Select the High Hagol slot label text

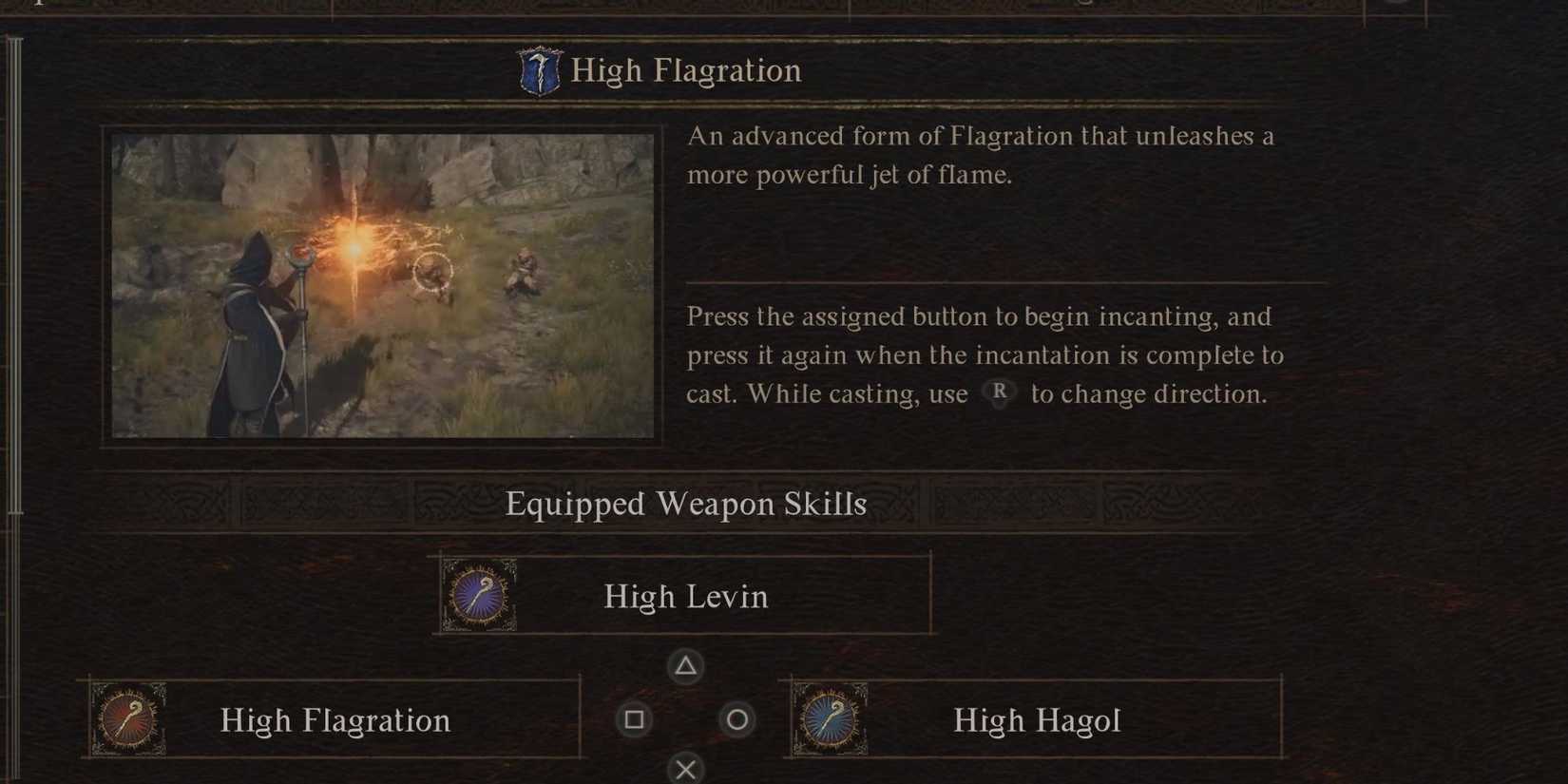(1036, 720)
